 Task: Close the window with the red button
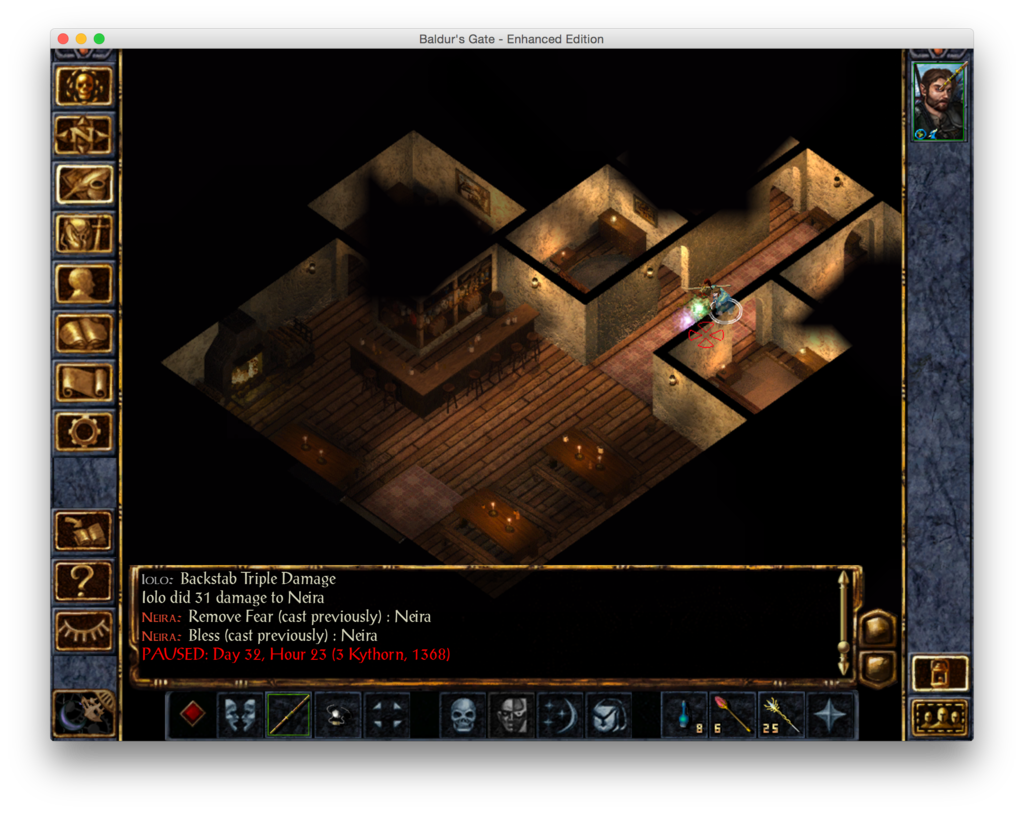(63, 39)
